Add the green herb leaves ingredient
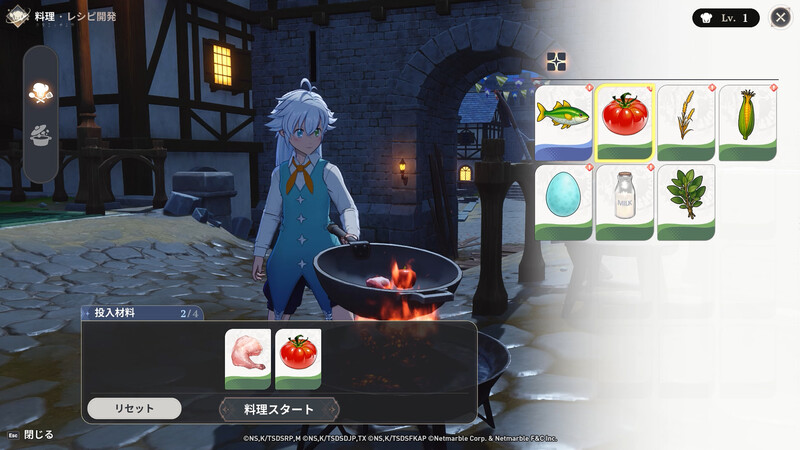The width and height of the screenshot is (800, 450). coord(686,201)
